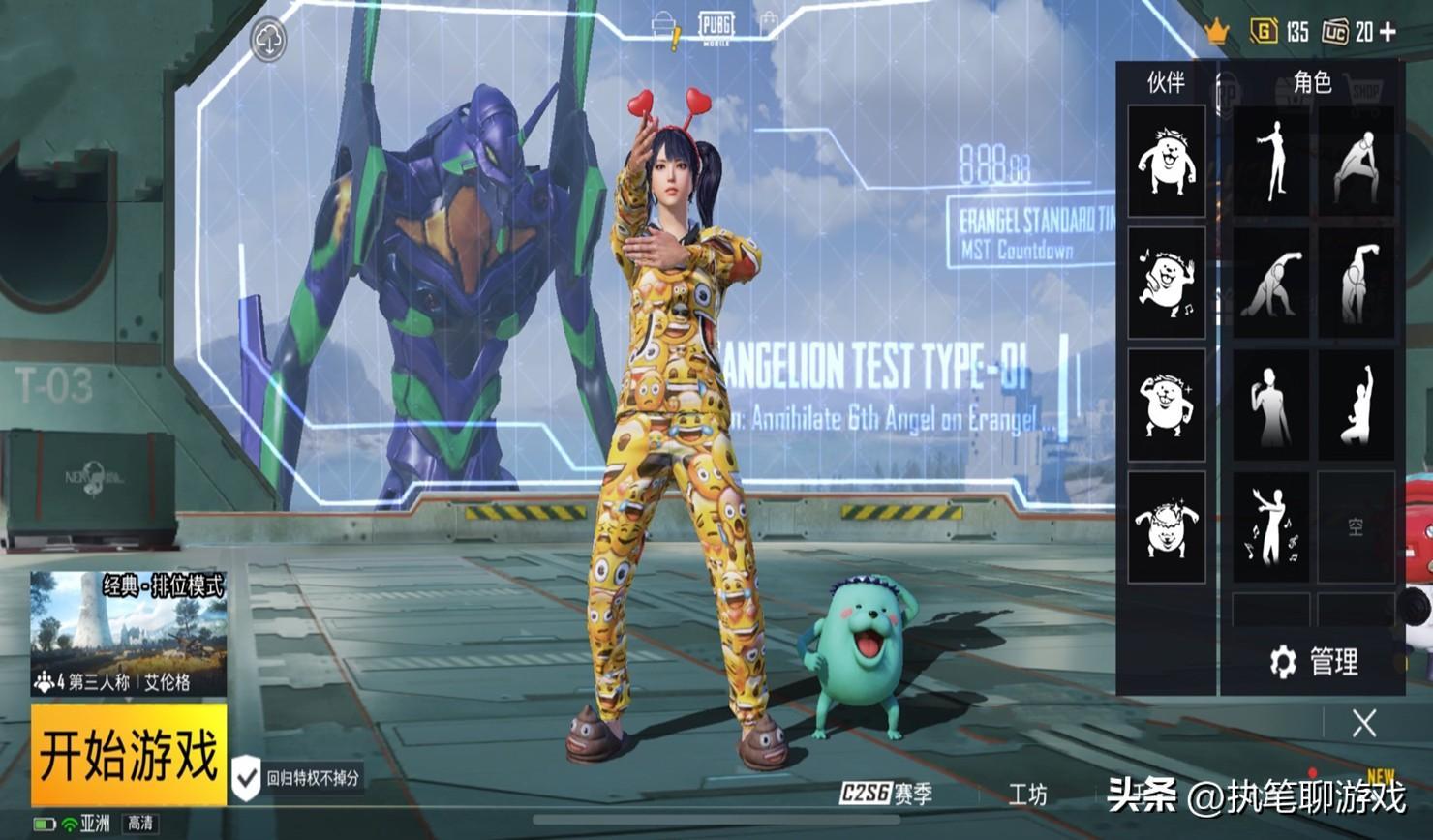The width and height of the screenshot is (1433, 840).
Task: Select the kneeling arm-raised character emote
Action: point(1356,405)
